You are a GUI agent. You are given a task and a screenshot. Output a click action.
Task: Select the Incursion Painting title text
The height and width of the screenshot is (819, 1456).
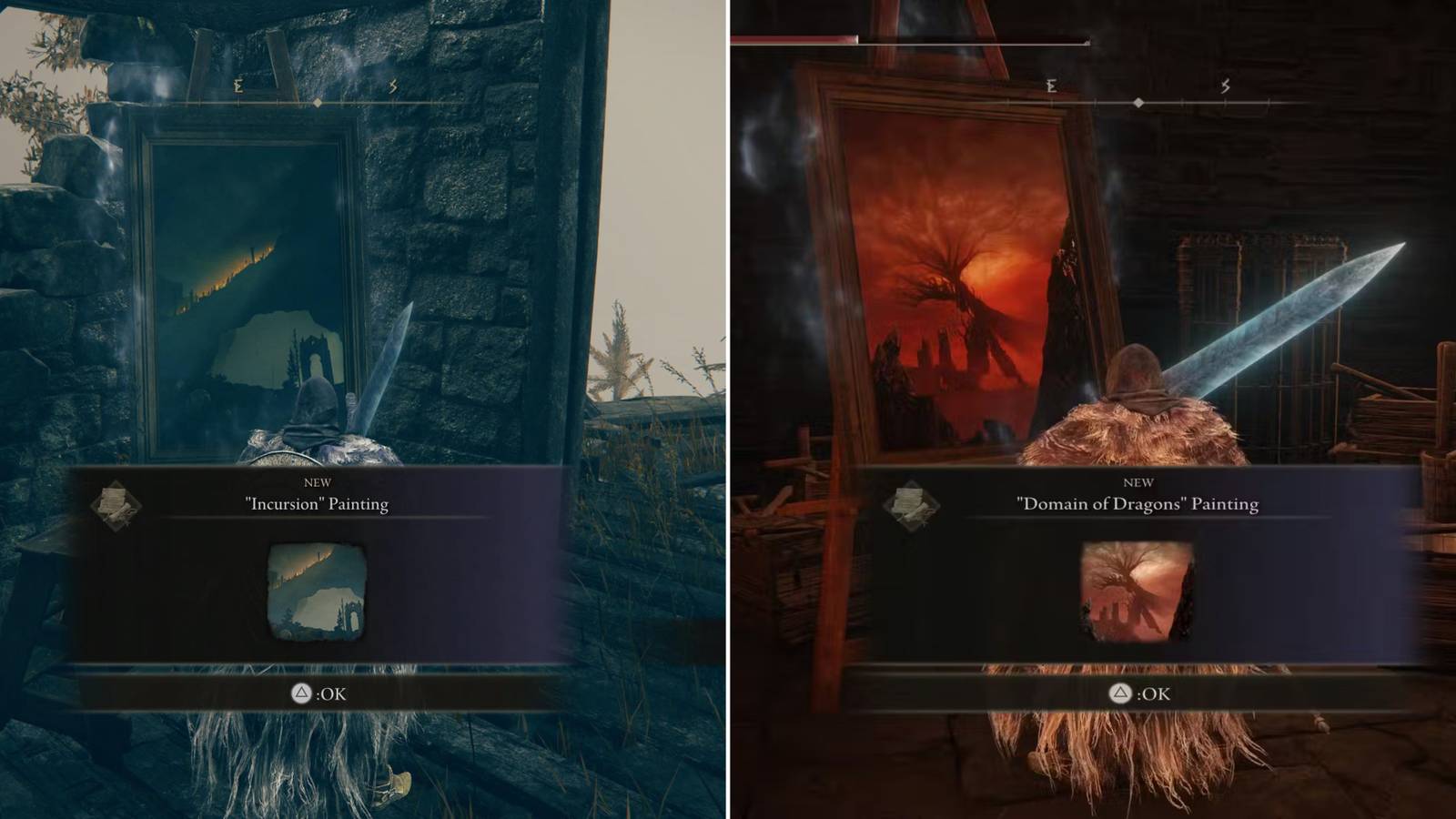(x=317, y=503)
